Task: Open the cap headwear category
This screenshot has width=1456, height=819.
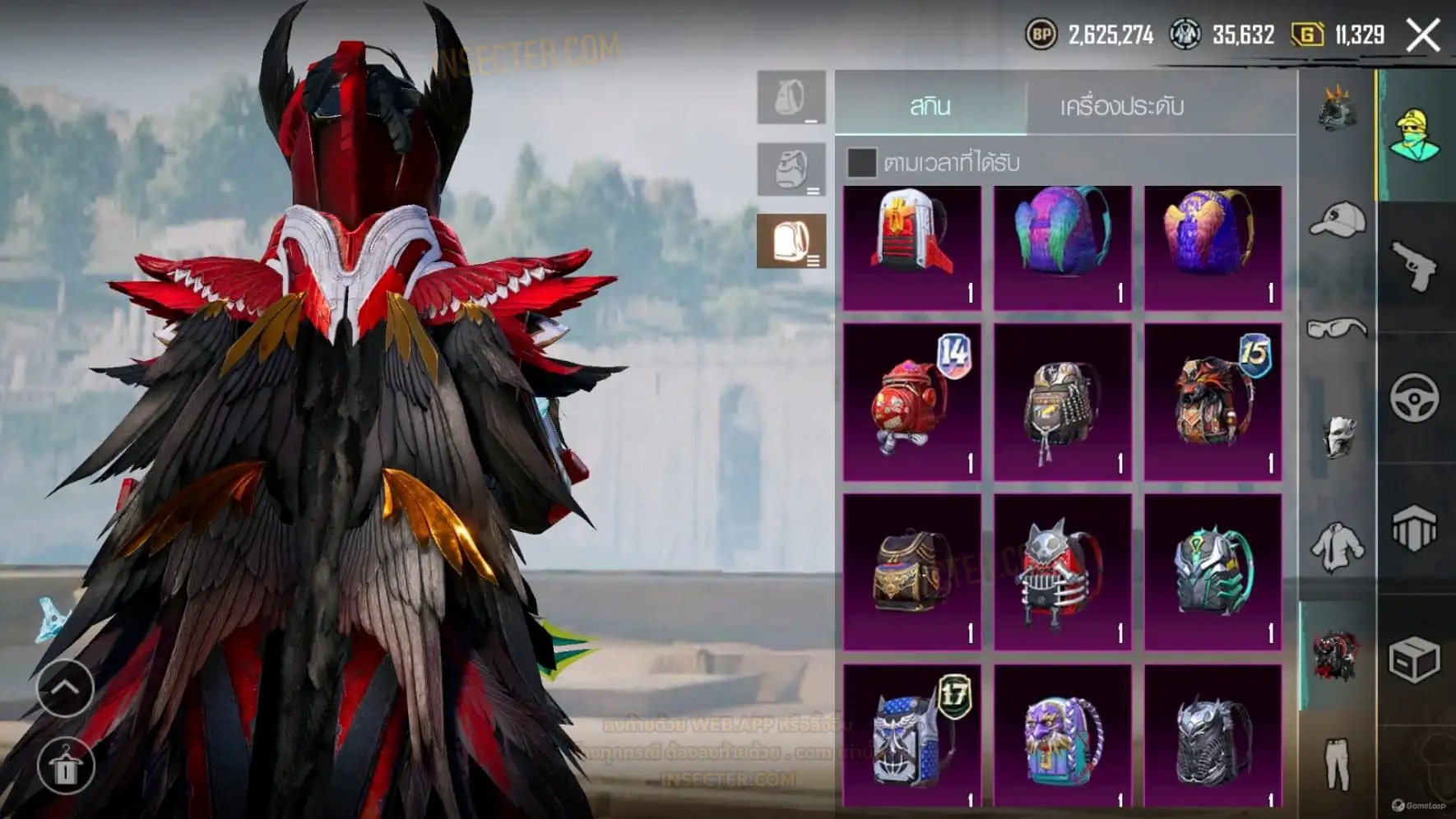Action: [1337, 220]
